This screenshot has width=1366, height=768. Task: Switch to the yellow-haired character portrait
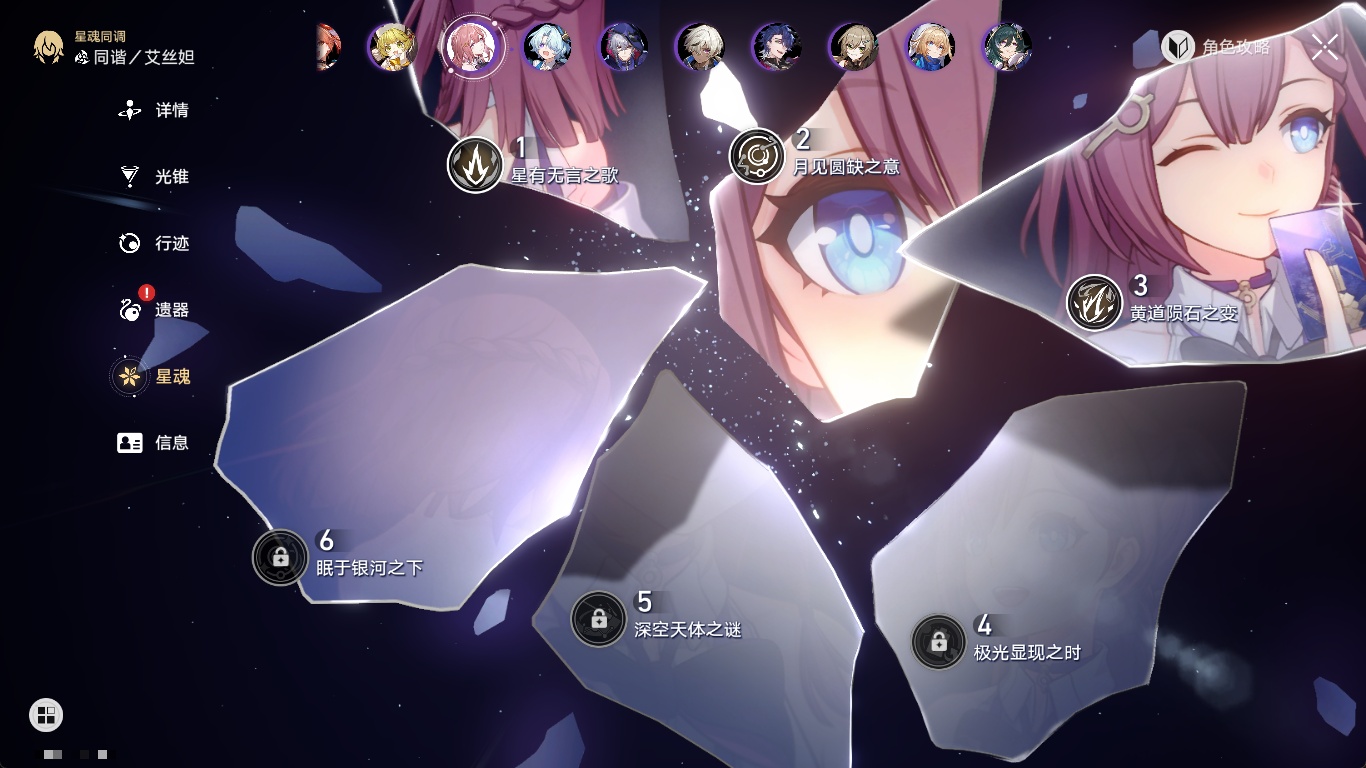pyautogui.click(x=392, y=47)
